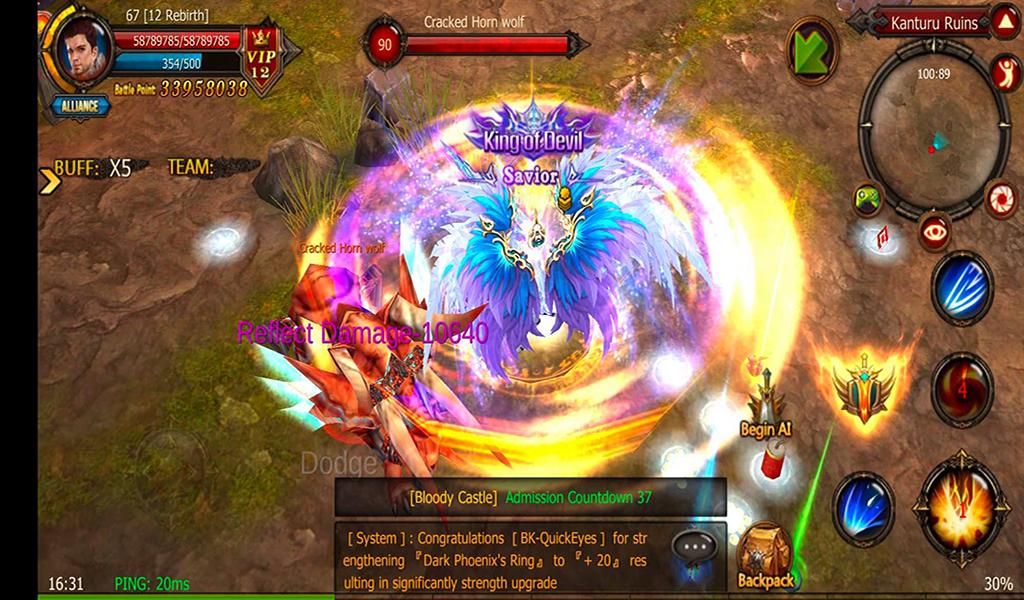Tap the green gamepad icon
This screenshot has height=600, width=1024.
coord(867,199)
